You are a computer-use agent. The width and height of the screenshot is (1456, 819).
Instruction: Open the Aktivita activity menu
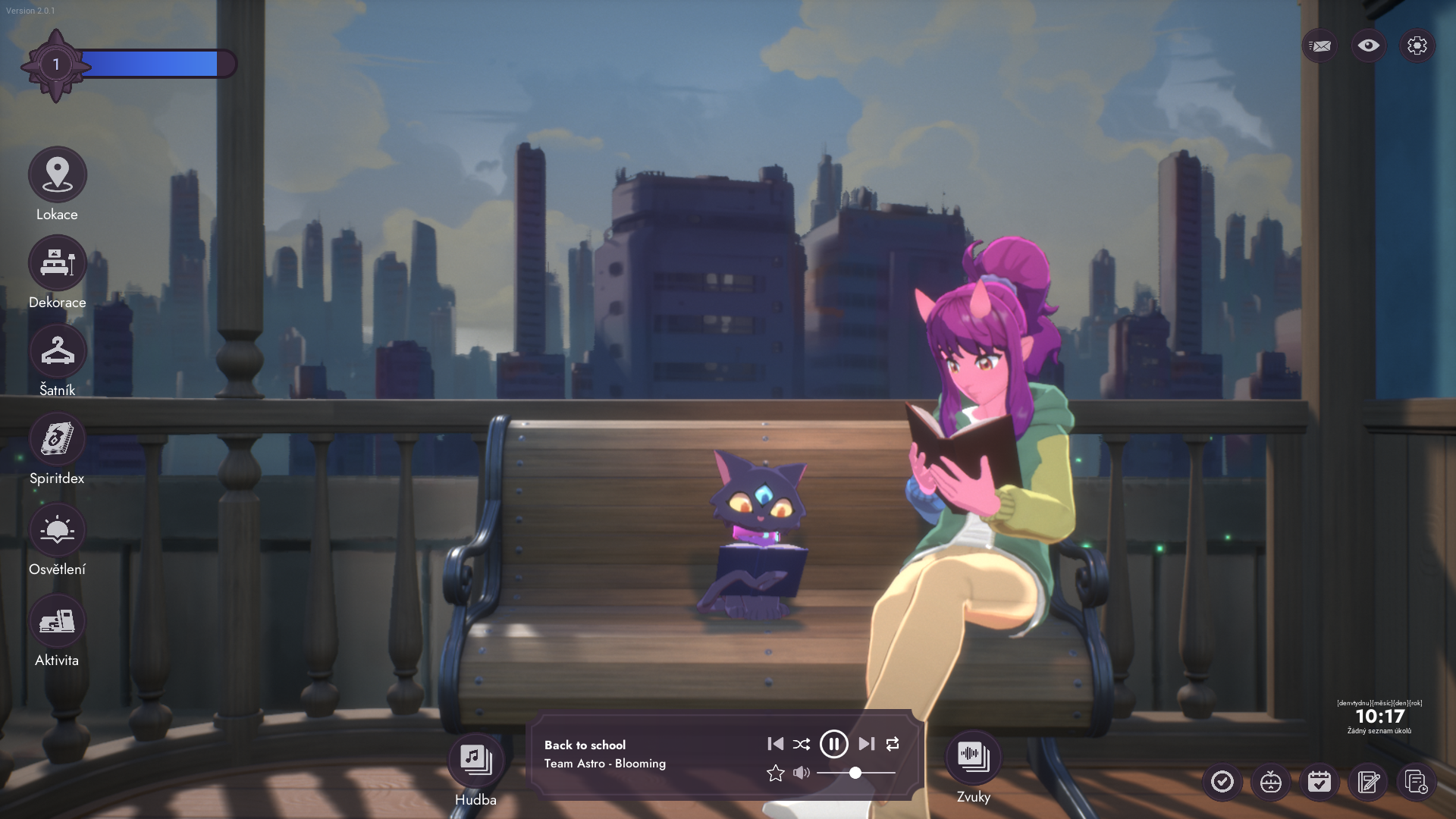point(57,621)
